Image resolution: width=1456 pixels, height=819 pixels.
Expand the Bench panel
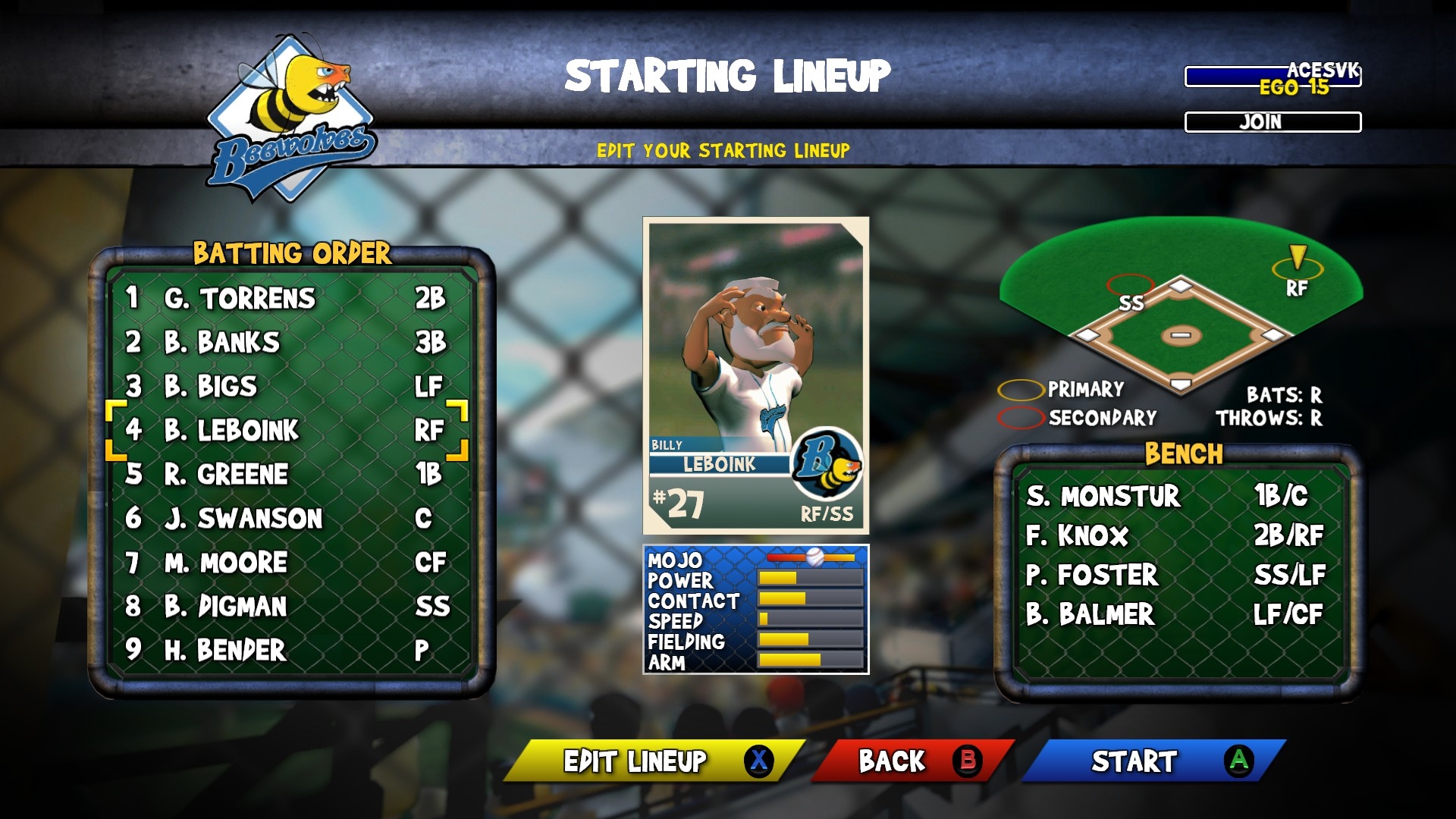pyautogui.click(x=1181, y=454)
